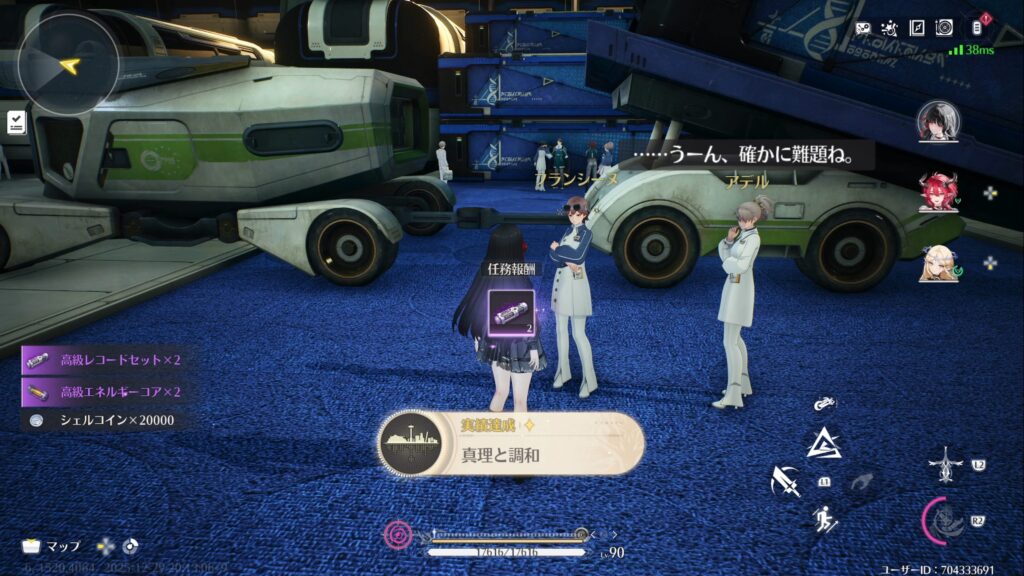This screenshot has width=1024, height=576.
Task: Use the sword basic attack icon
Action: click(x=785, y=482)
